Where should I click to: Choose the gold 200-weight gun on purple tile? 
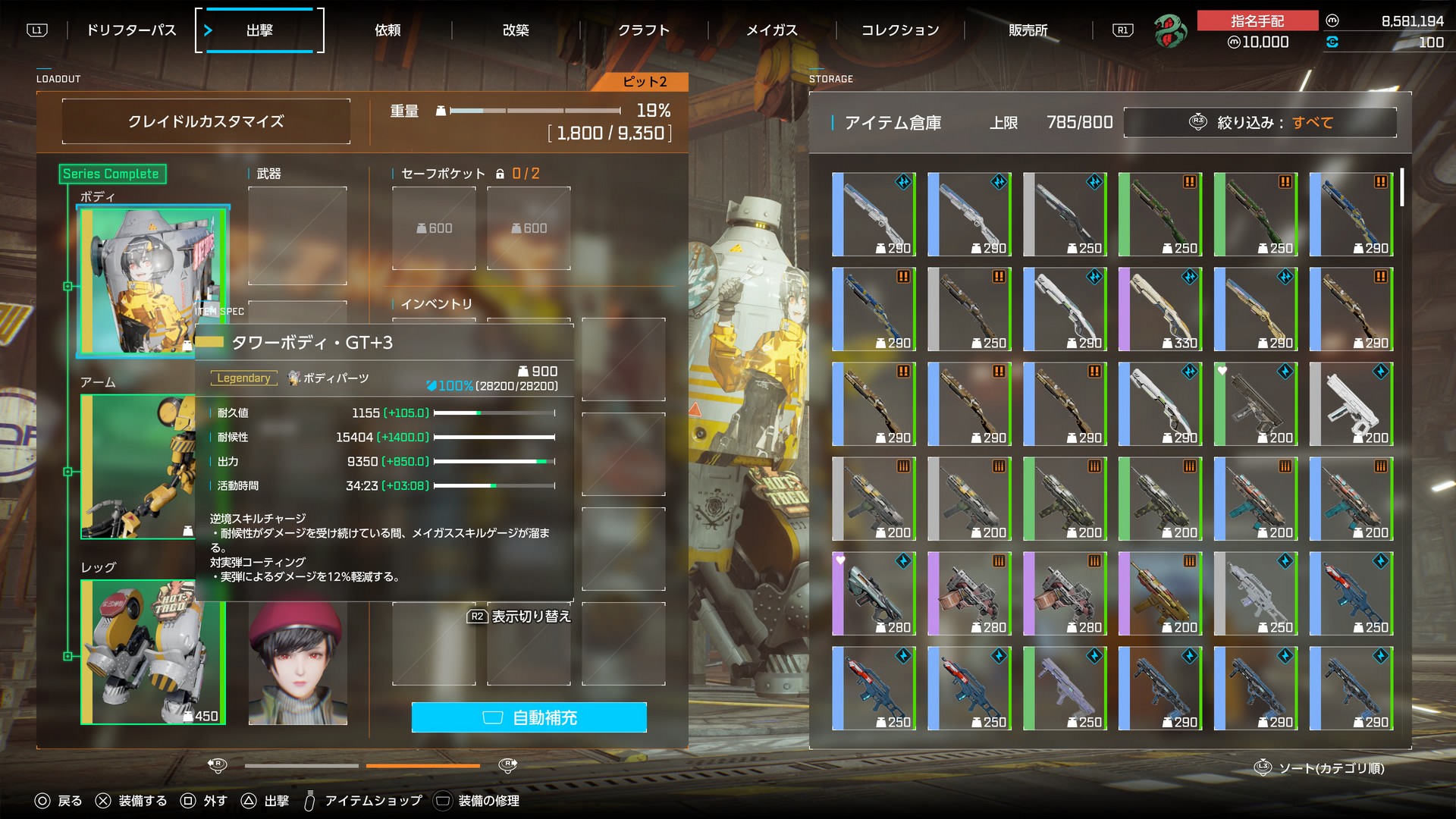tap(1159, 593)
